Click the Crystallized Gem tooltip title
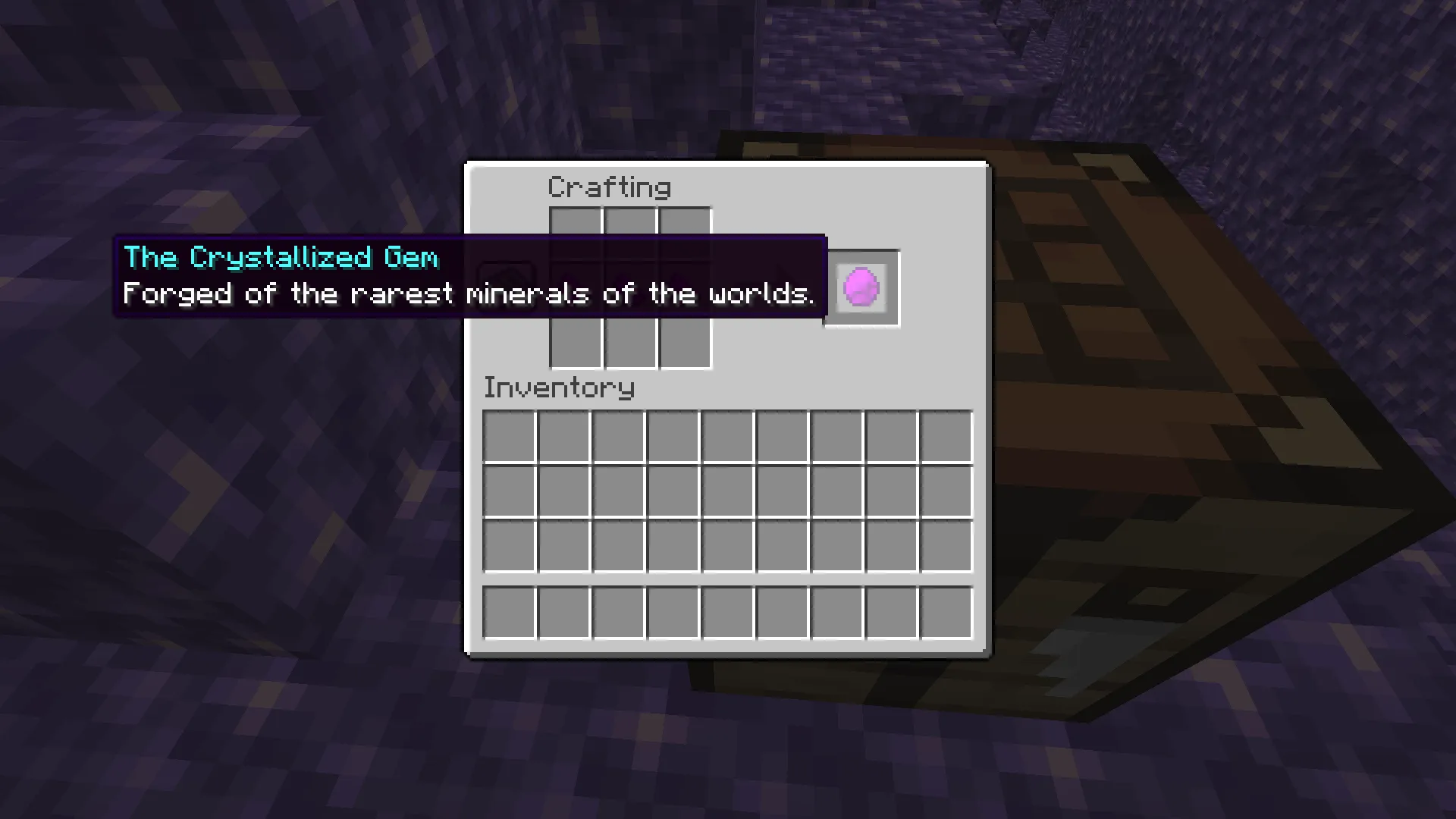 point(281,257)
